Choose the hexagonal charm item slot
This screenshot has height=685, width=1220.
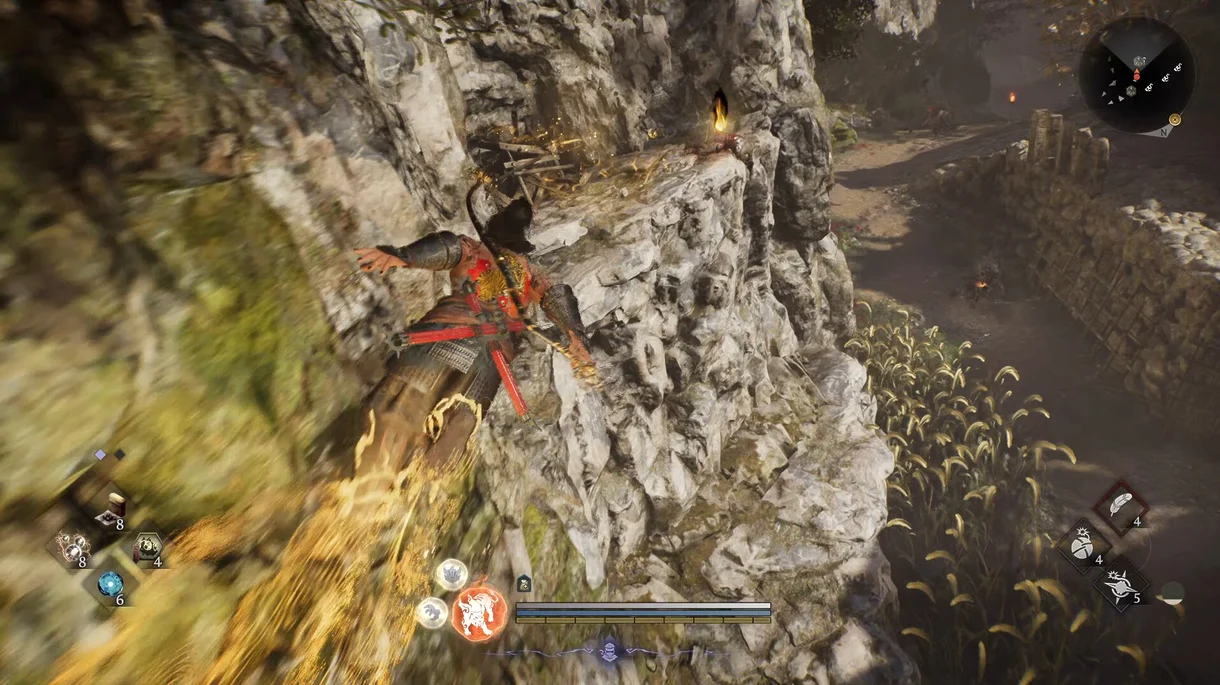pyautogui.click(x=148, y=547)
